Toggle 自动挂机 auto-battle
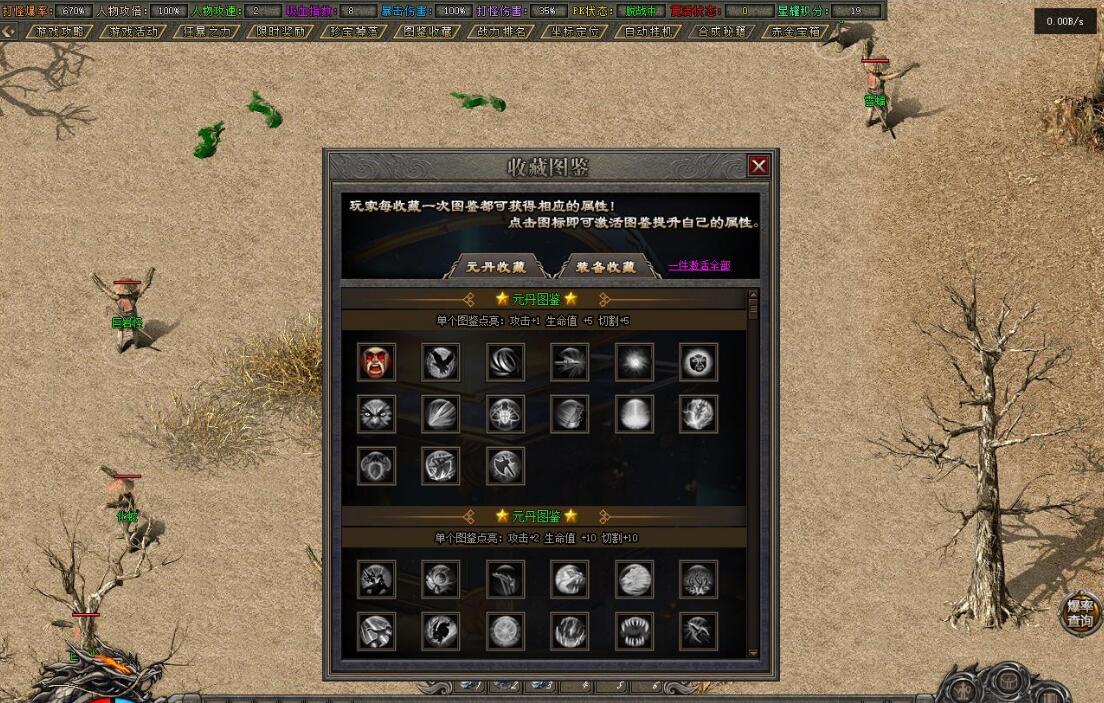This screenshot has width=1104, height=703. click(x=649, y=31)
